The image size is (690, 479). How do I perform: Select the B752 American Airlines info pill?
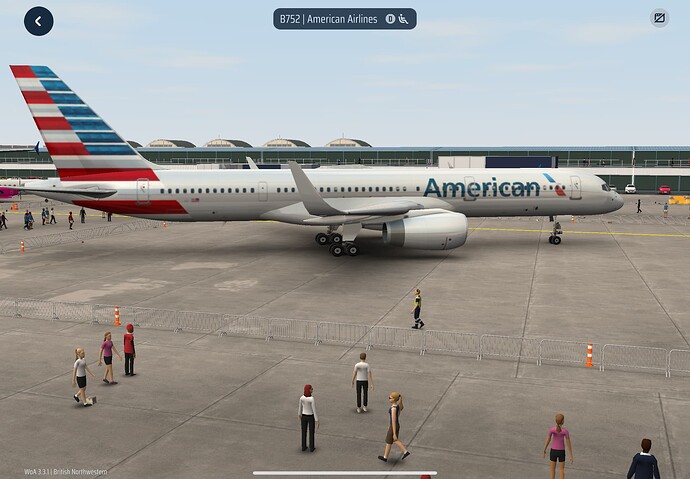click(x=344, y=19)
